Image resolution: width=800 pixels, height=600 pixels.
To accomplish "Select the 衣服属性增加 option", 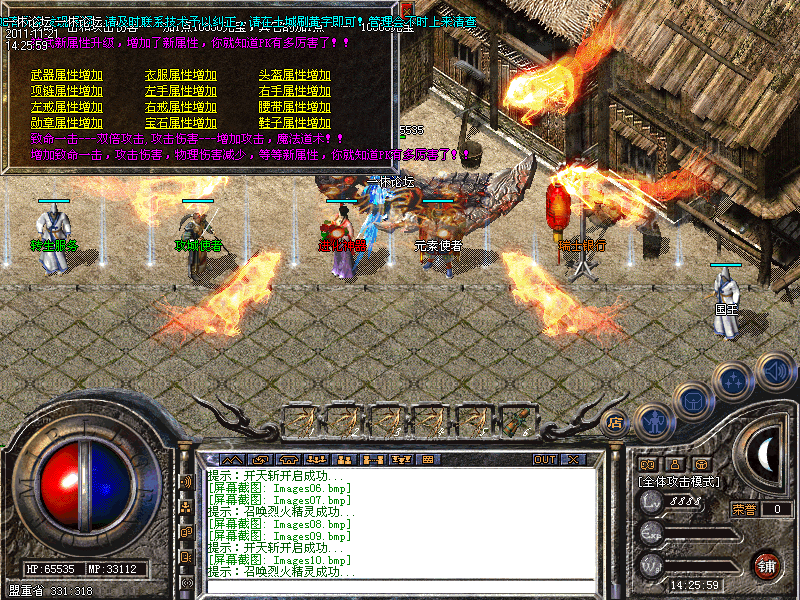I will (181, 75).
